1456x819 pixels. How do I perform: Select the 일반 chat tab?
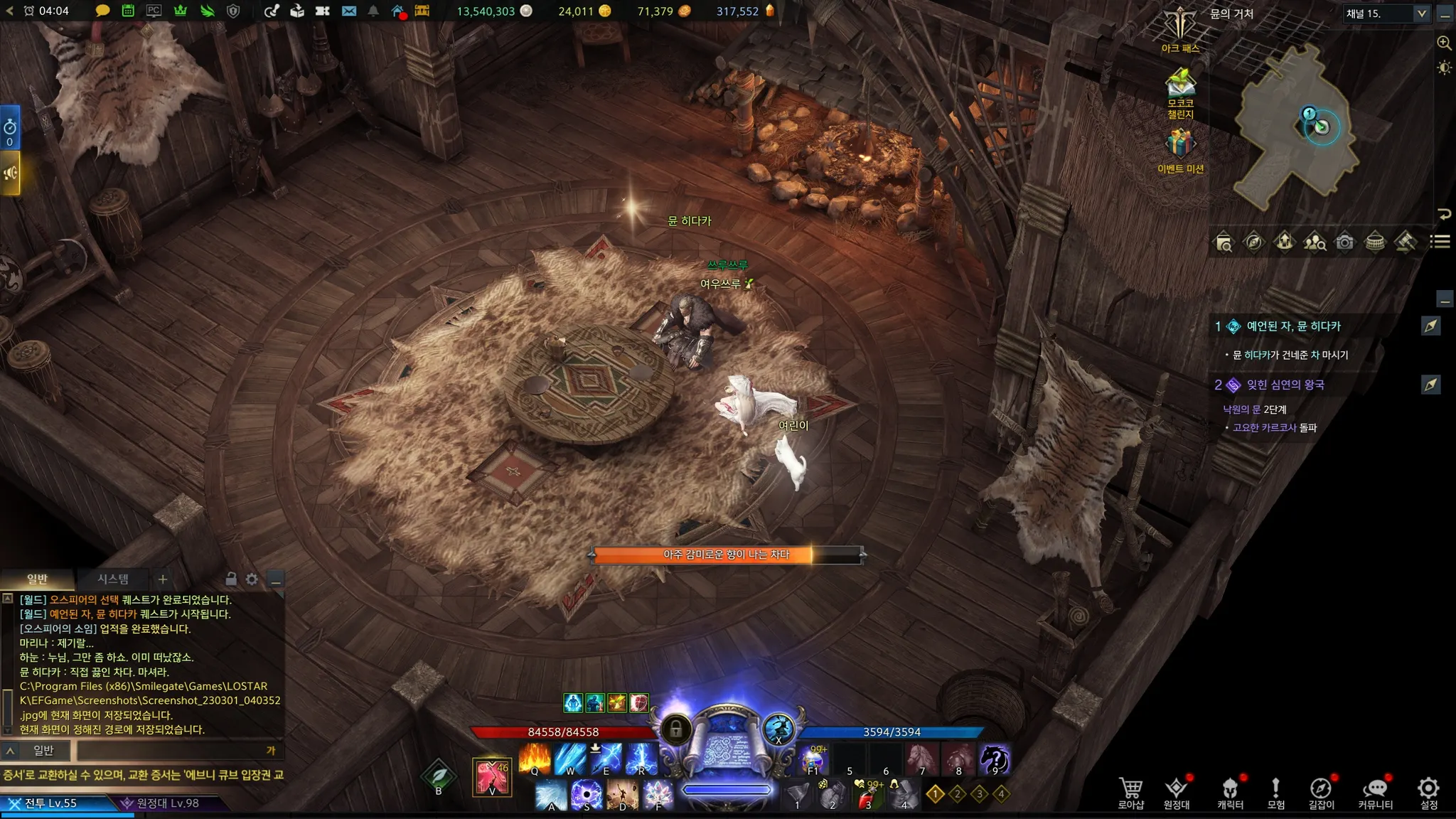[x=37, y=579]
